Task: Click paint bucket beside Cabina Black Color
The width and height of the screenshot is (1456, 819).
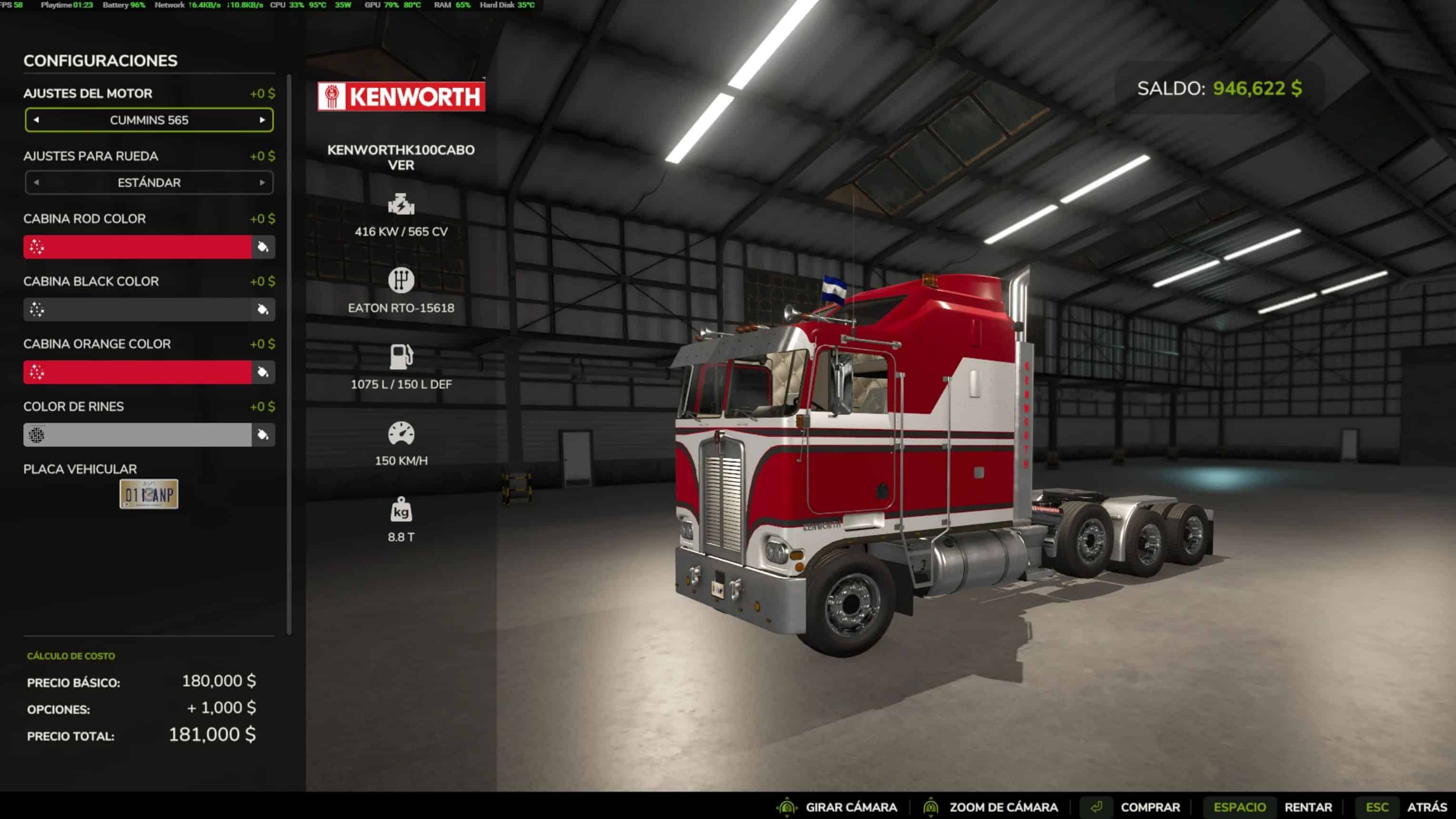Action: coord(263,310)
